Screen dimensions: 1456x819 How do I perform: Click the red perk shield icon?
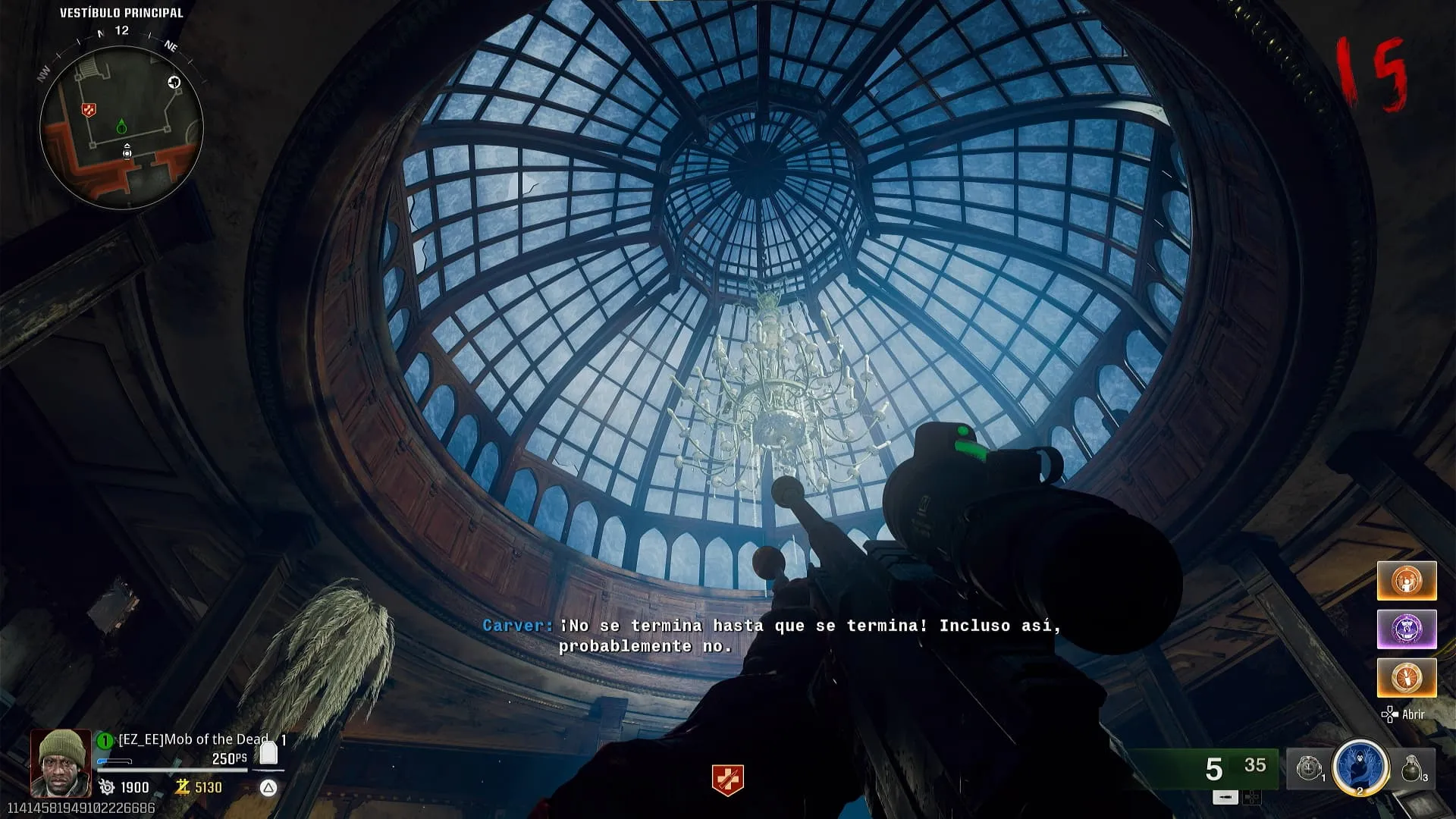point(727,780)
